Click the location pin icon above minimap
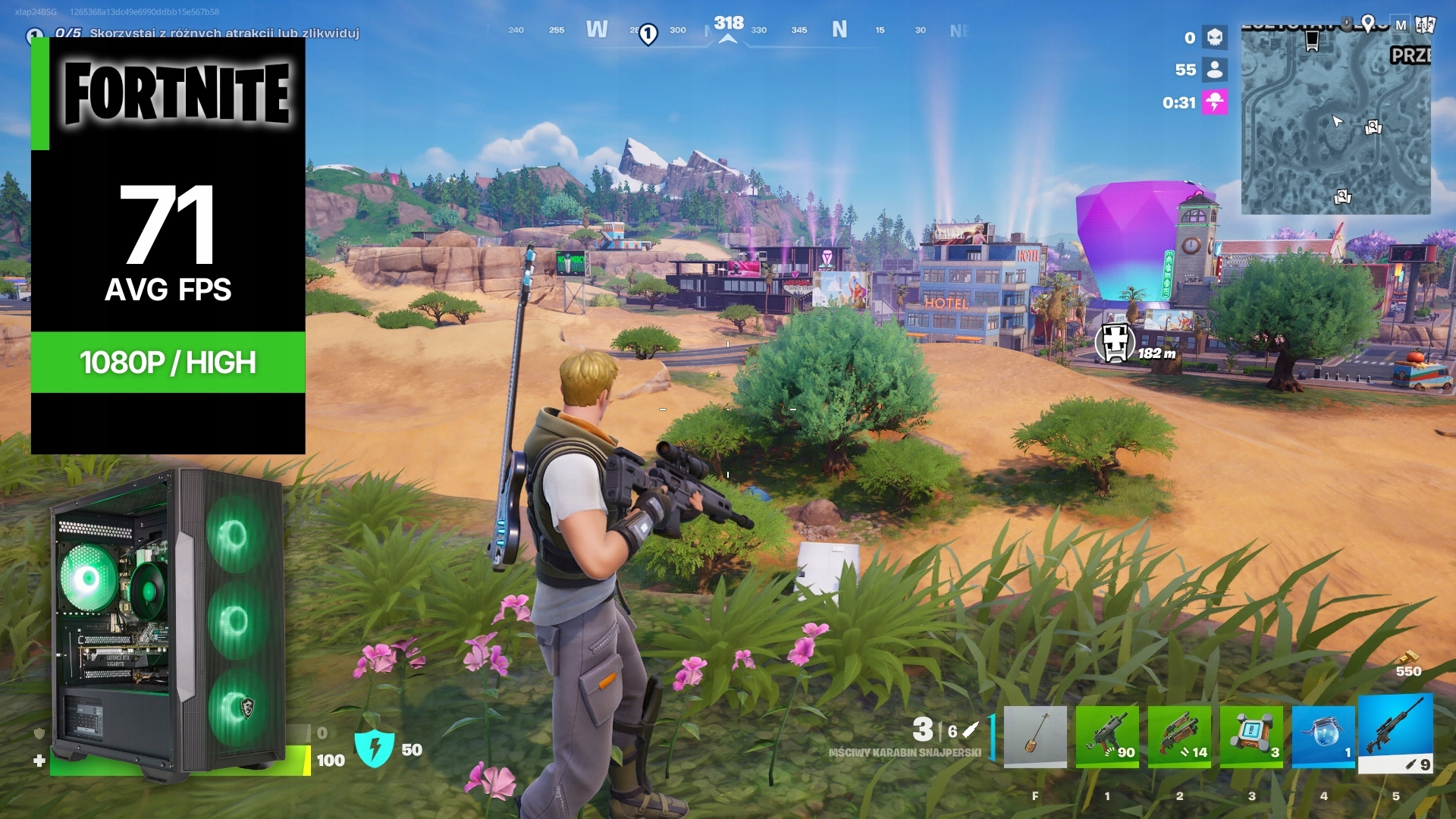Image resolution: width=1456 pixels, height=819 pixels. [1367, 24]
